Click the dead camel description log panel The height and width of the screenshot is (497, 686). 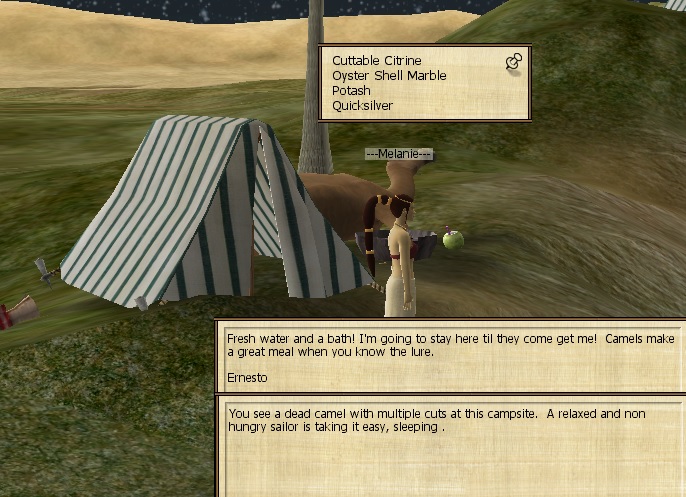coord(449,447)
